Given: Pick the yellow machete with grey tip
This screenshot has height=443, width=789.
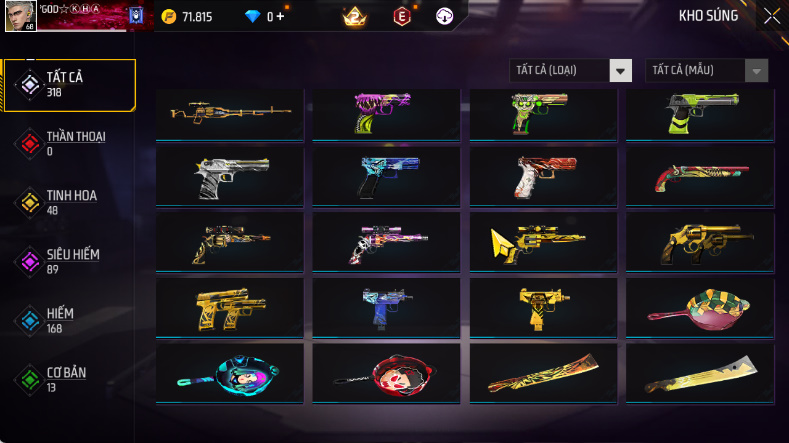Looking at the screenshot, I should [x=700, y=372].
